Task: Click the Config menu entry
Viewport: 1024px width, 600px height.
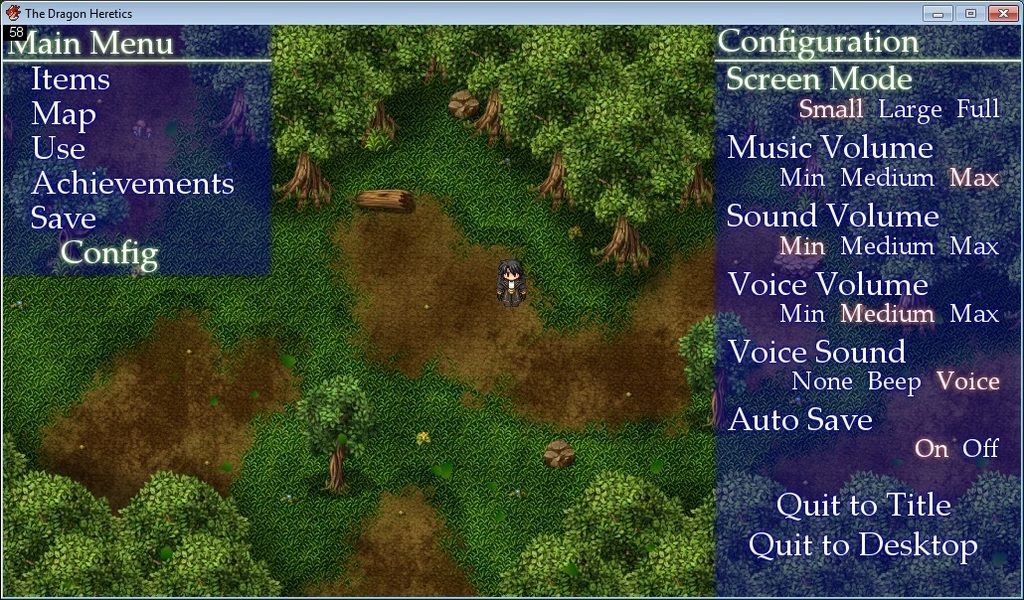Action: [x=109, y=253]
